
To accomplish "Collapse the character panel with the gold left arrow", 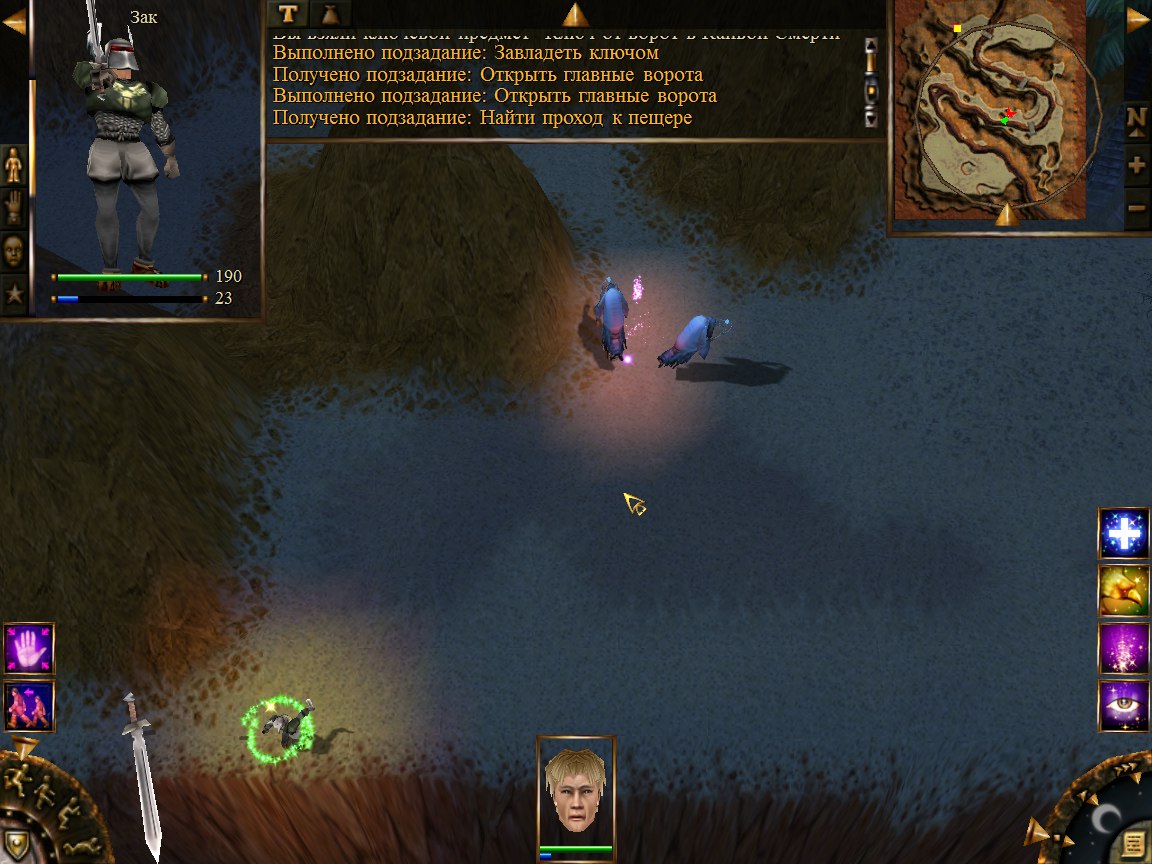I will 14,21.
